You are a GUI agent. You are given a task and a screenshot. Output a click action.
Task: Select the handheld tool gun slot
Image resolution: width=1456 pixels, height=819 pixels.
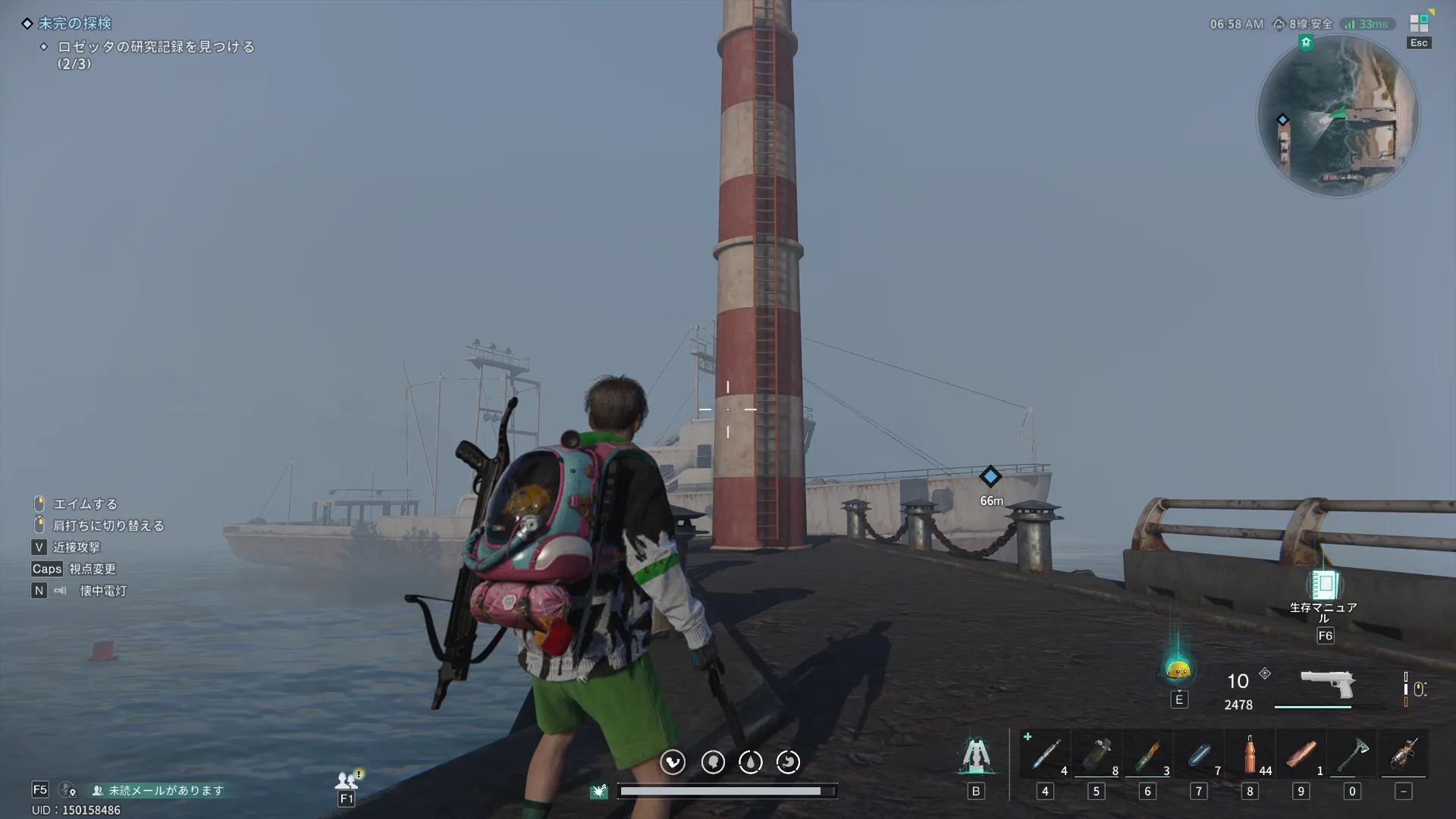tap(1403, 754)
